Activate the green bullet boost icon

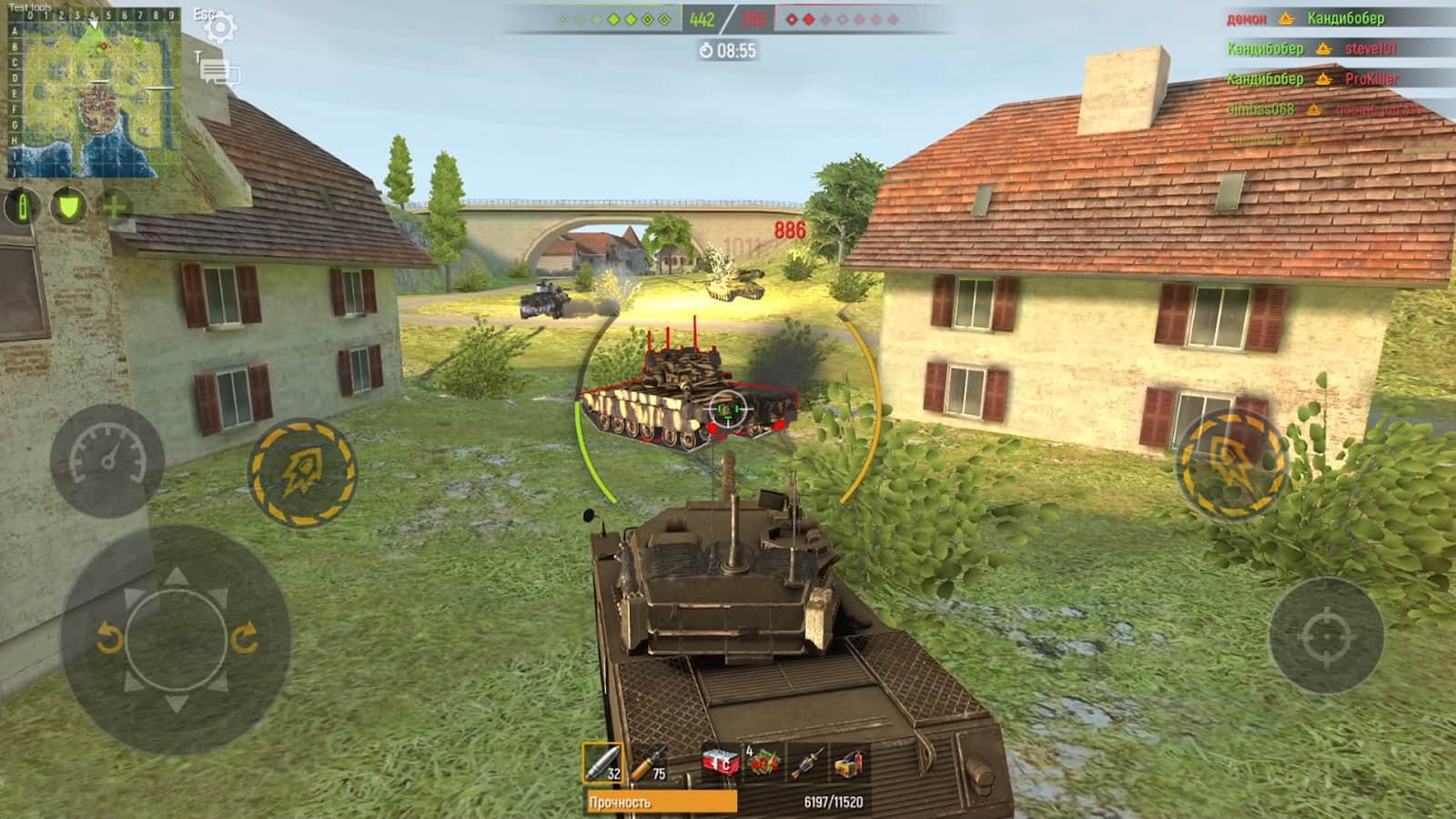[x=22, y=207]
